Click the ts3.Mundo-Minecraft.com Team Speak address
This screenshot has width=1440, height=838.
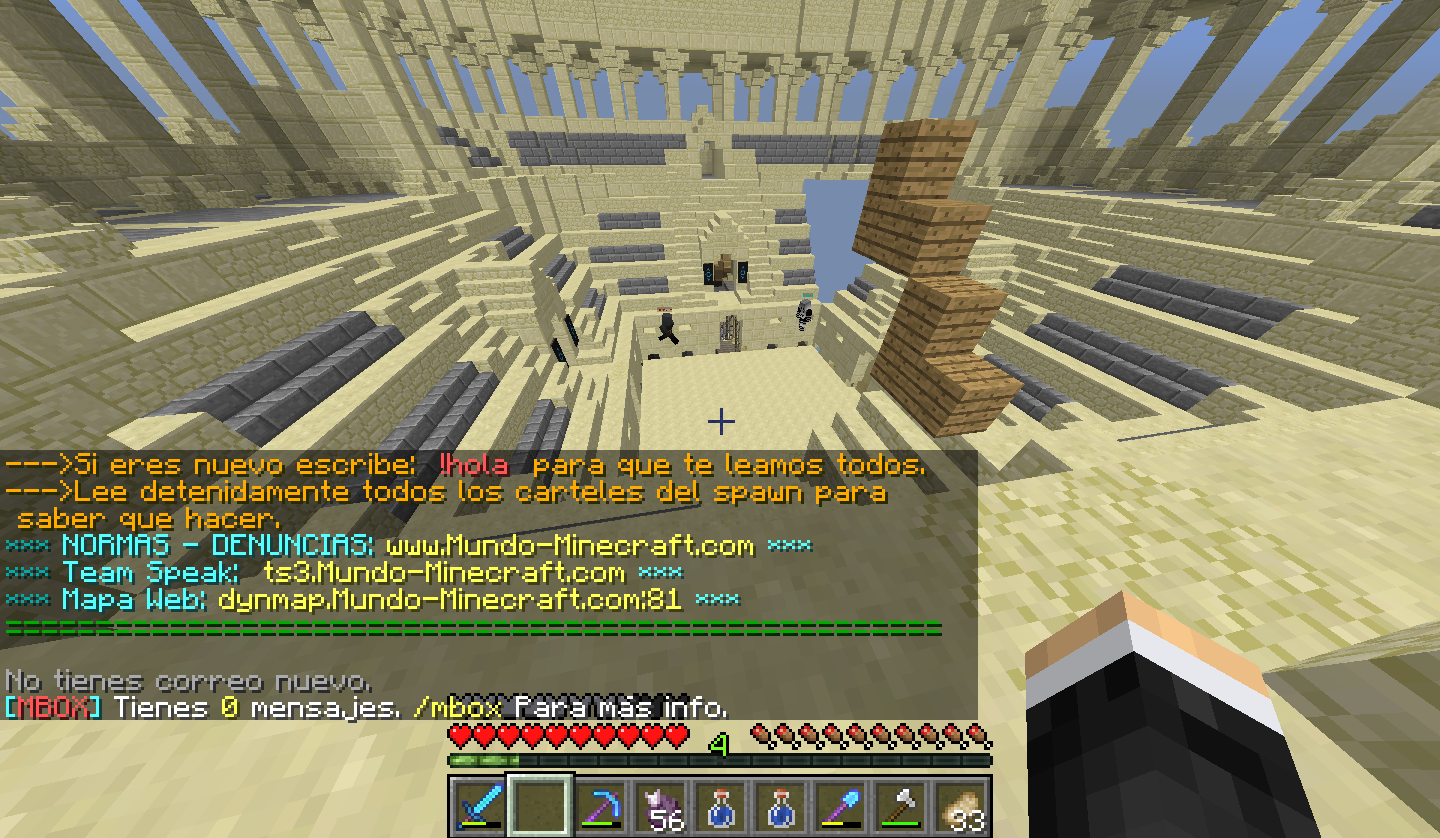(444, 573)
